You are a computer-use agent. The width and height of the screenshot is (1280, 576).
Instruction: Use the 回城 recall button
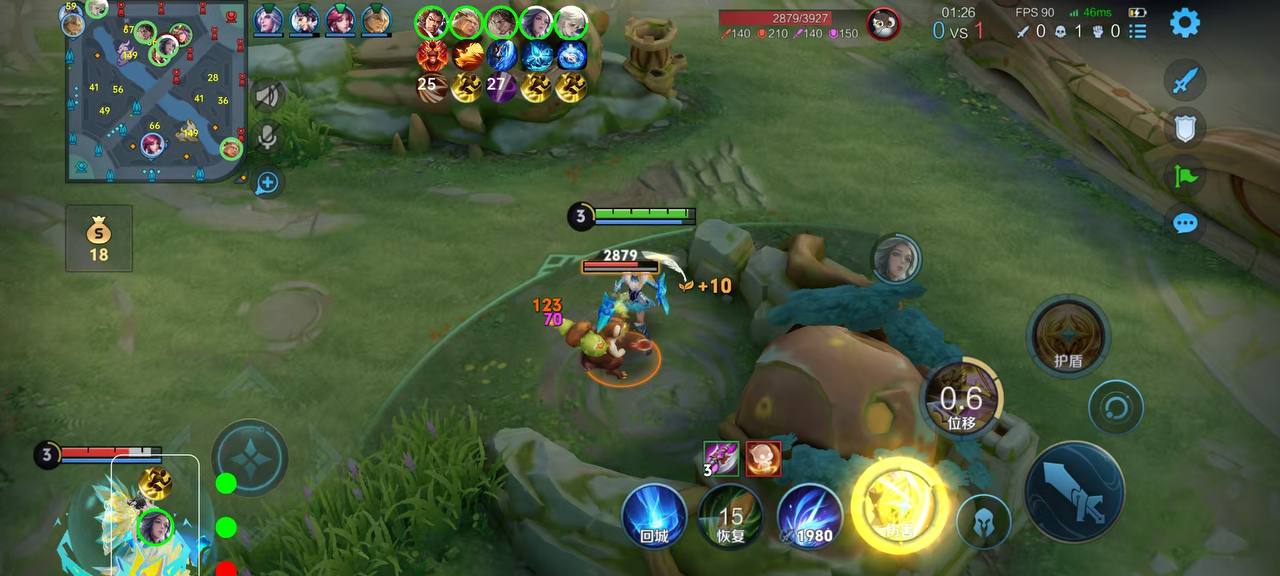point(654,516)
